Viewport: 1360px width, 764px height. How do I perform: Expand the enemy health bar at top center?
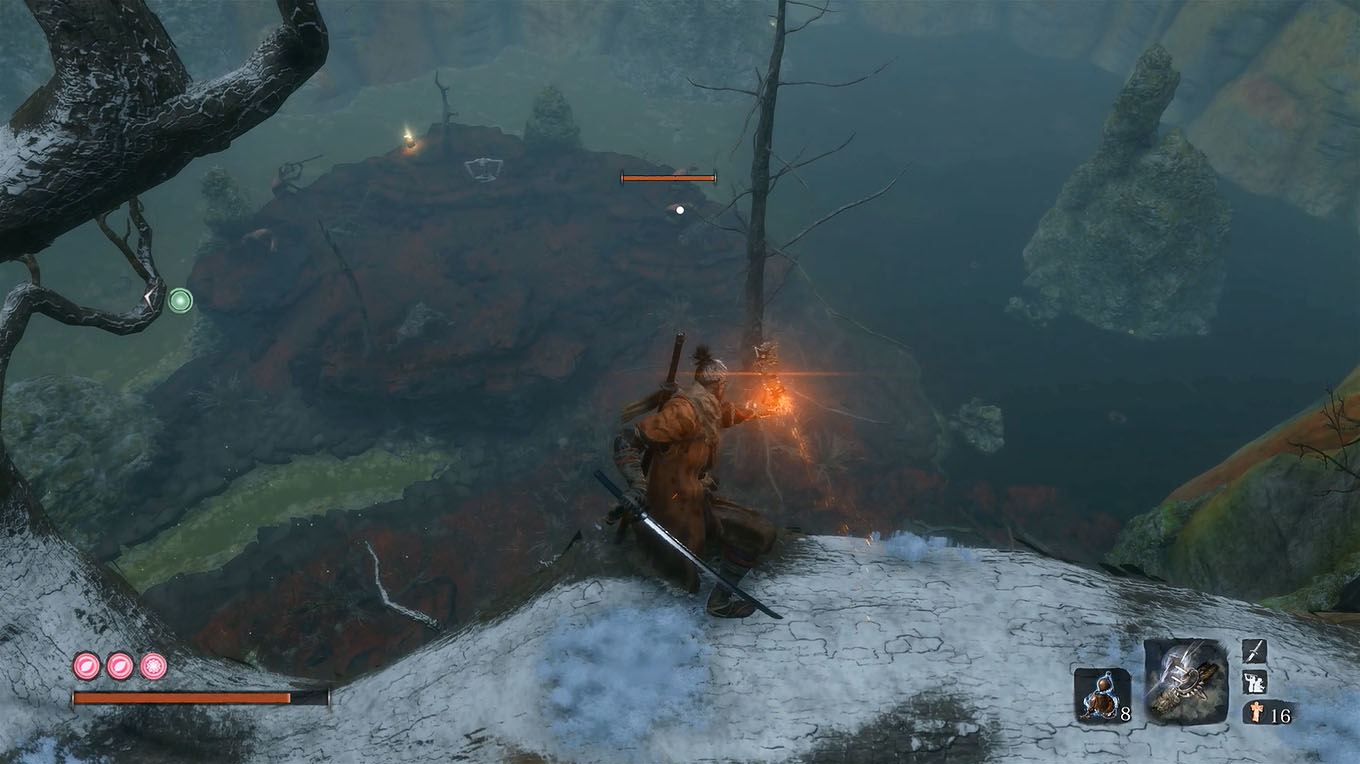[x=668, y=177]
